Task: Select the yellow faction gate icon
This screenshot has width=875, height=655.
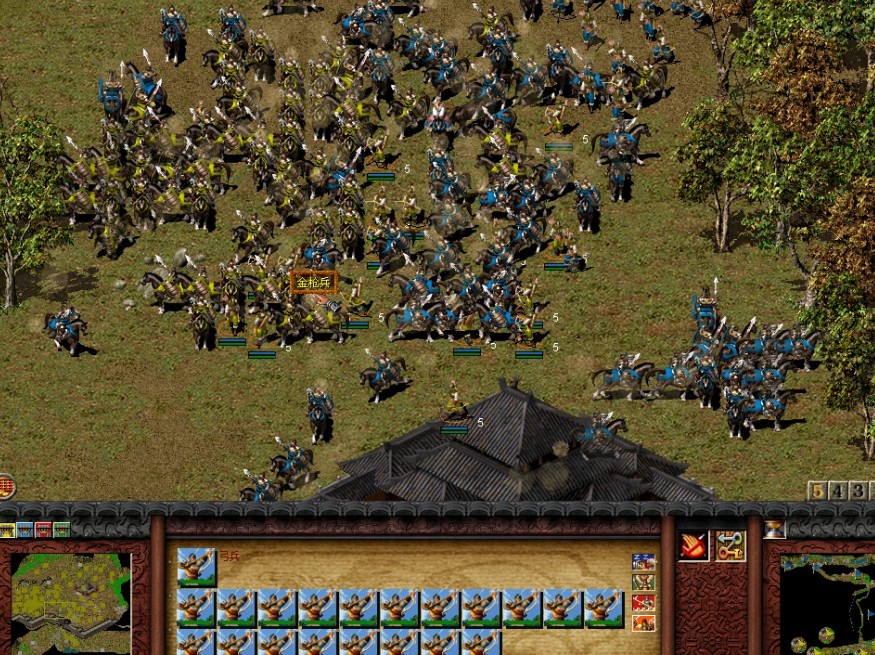Action: tap(7, 529)
